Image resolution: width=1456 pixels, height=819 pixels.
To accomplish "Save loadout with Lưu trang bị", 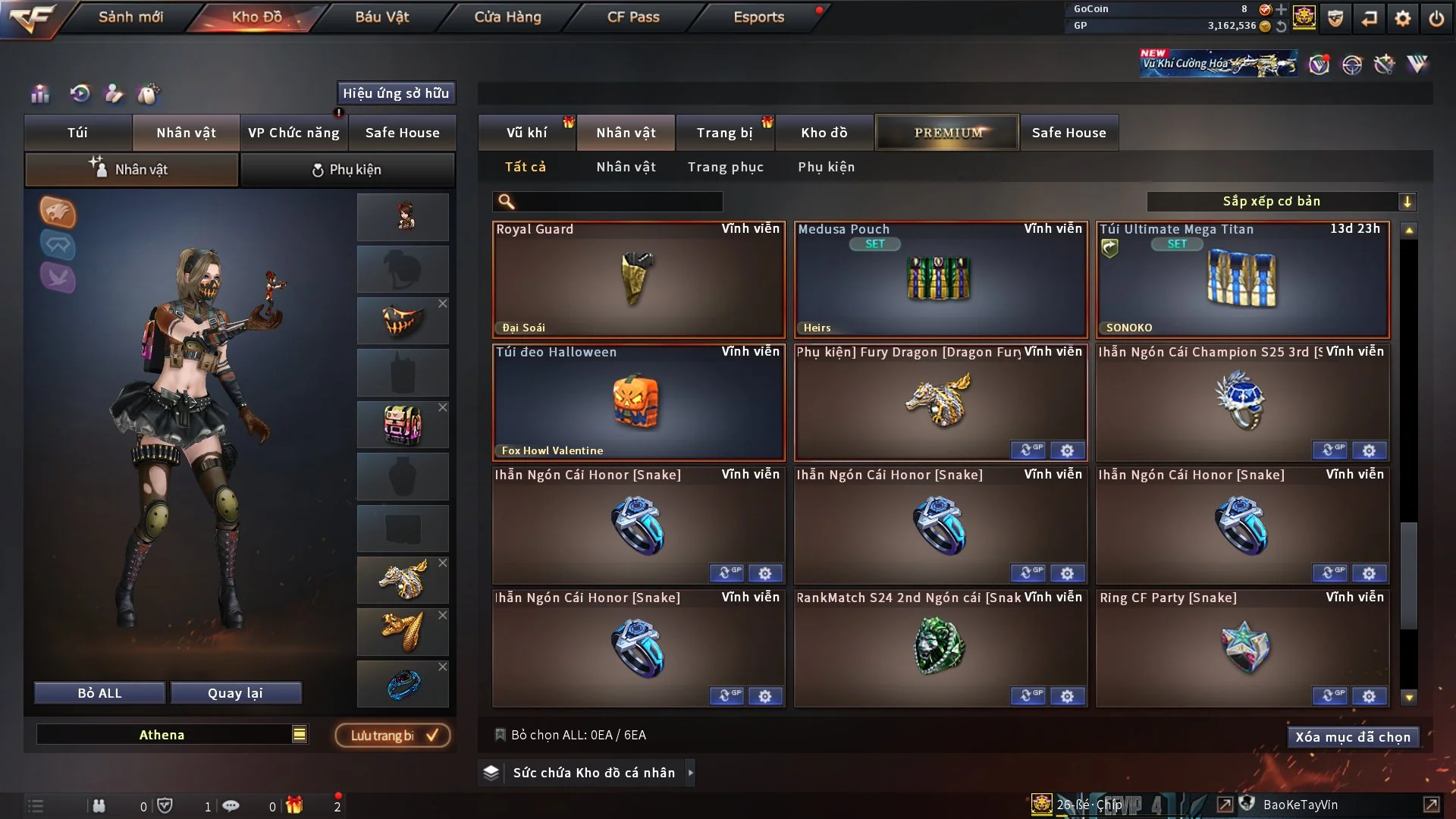I will pos(393,736).
